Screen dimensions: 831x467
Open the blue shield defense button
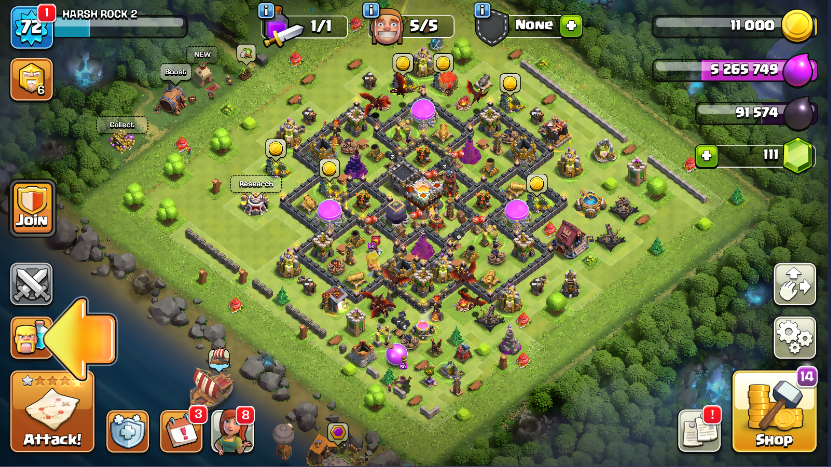pos(127,430)
